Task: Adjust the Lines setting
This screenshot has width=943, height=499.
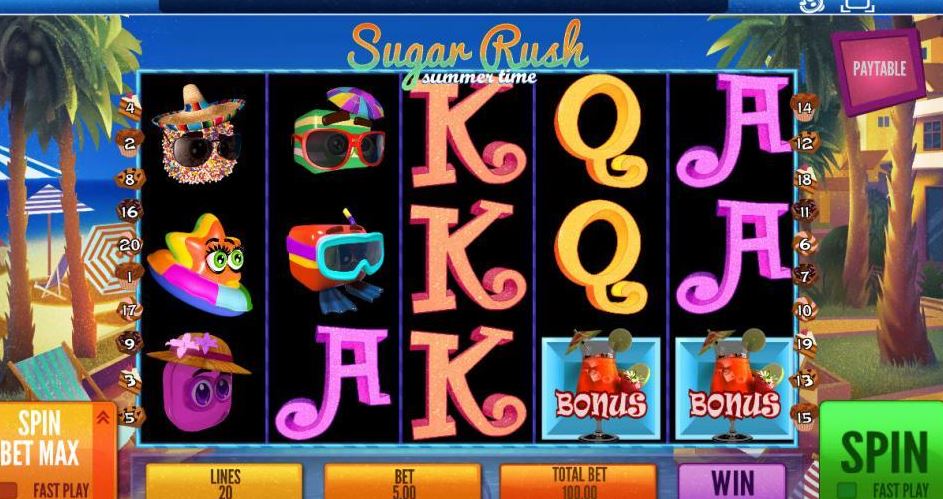Action: [x=224, y=481]
